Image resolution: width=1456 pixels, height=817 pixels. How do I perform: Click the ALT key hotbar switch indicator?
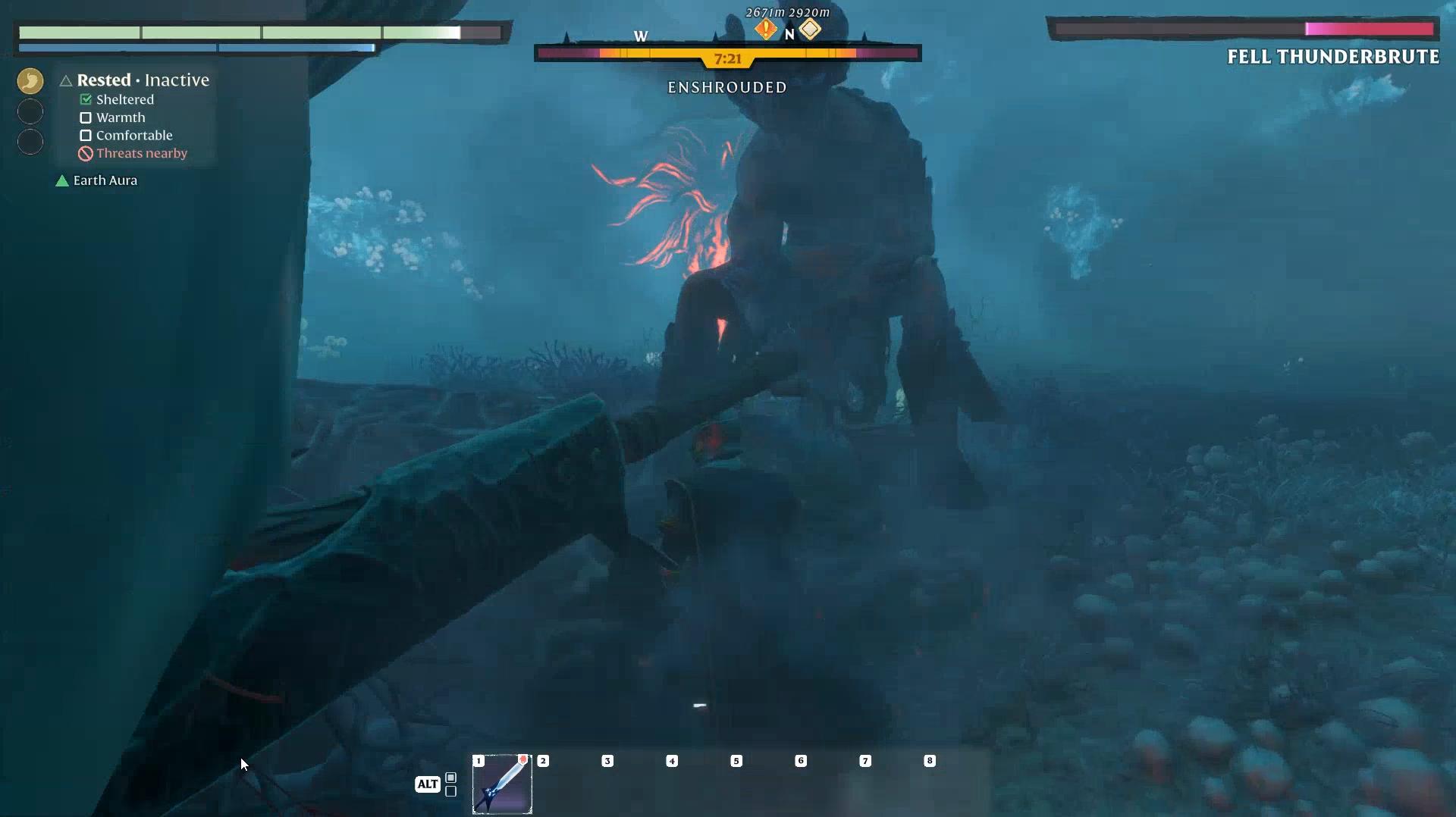click(x=426, y=785)
